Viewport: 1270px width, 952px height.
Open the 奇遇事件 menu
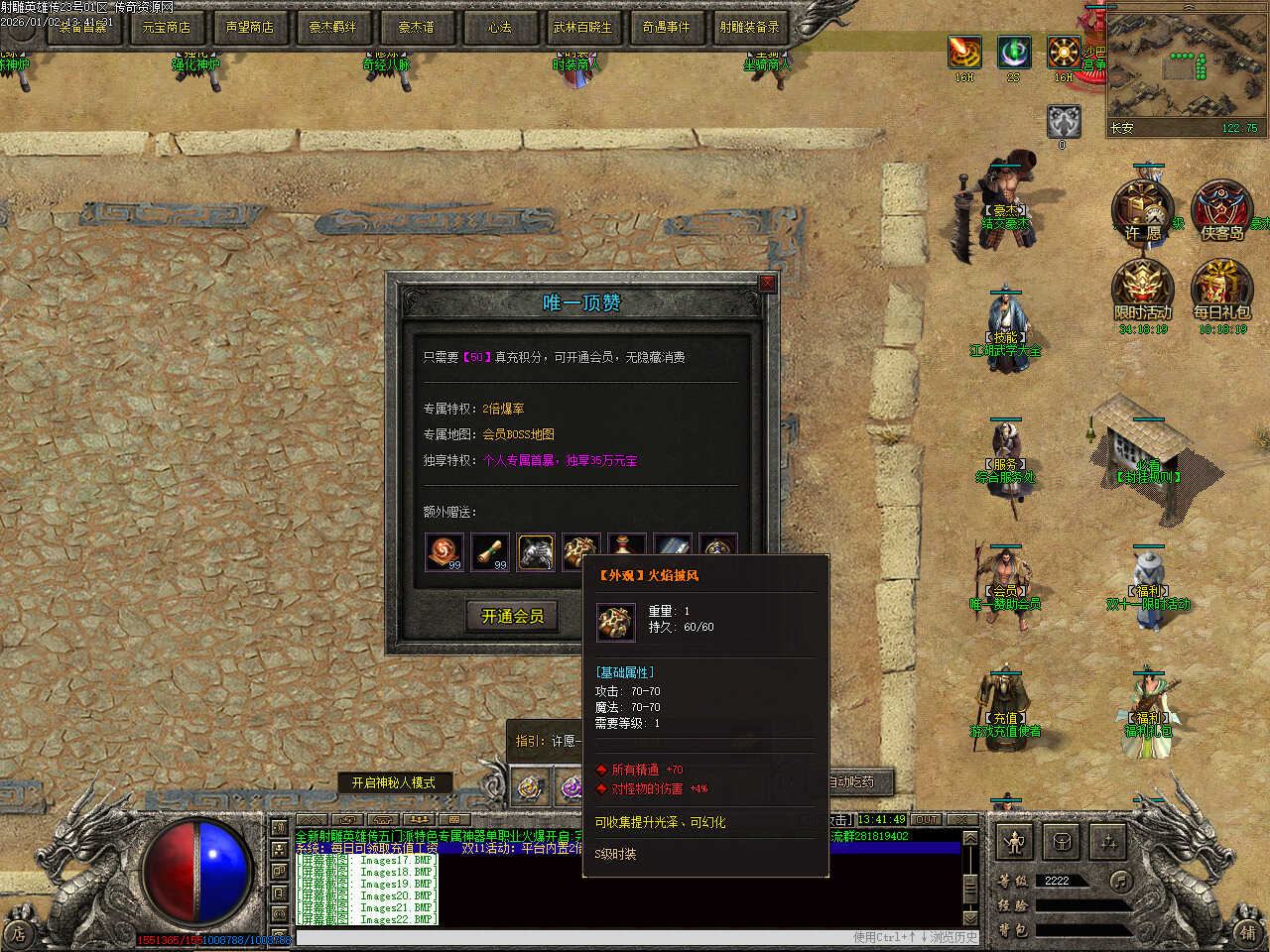(666, 27)
